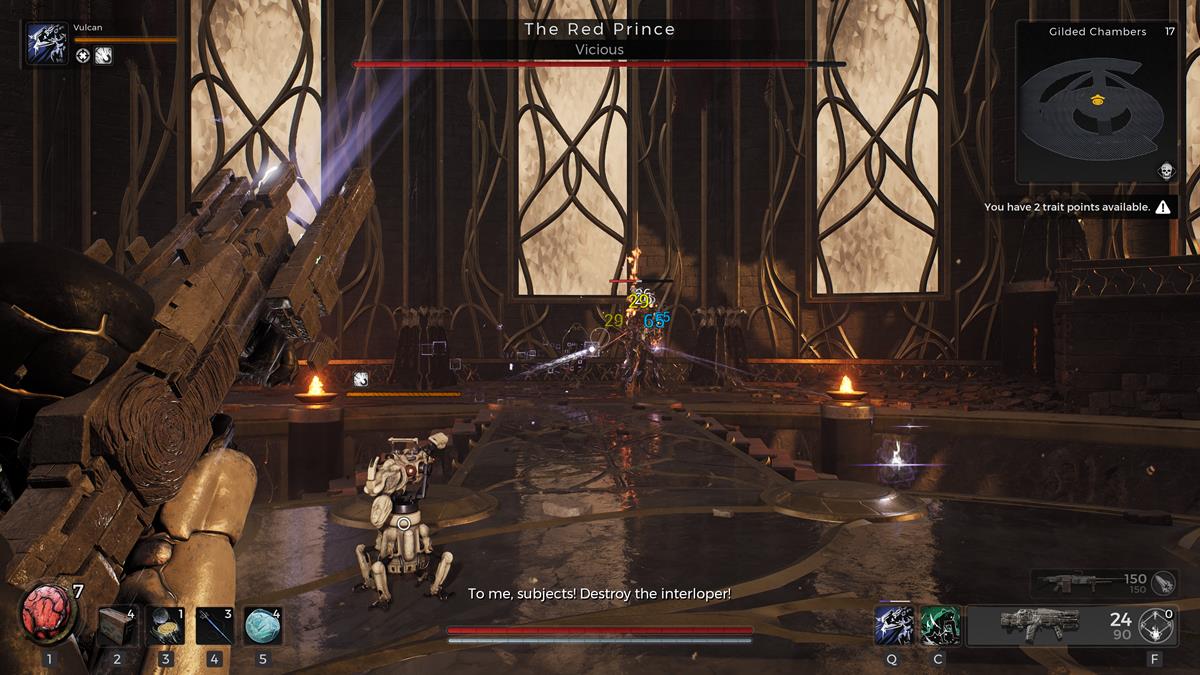Activate the blue Vulcan turret skill
Viewport: 1200px width, 675px height.
click(x=892, y=625)
